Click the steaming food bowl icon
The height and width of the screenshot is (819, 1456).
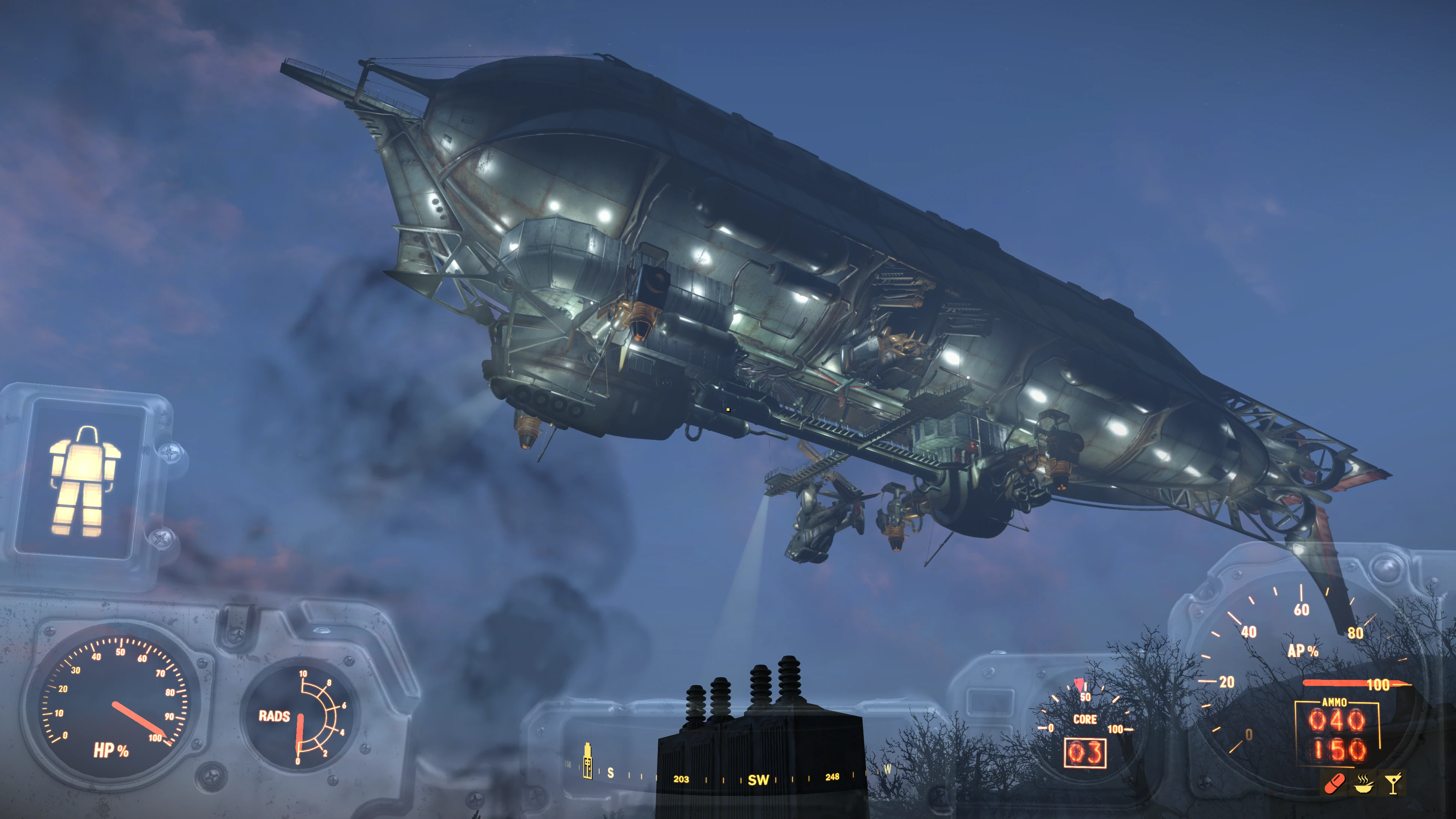(1364, 783)
